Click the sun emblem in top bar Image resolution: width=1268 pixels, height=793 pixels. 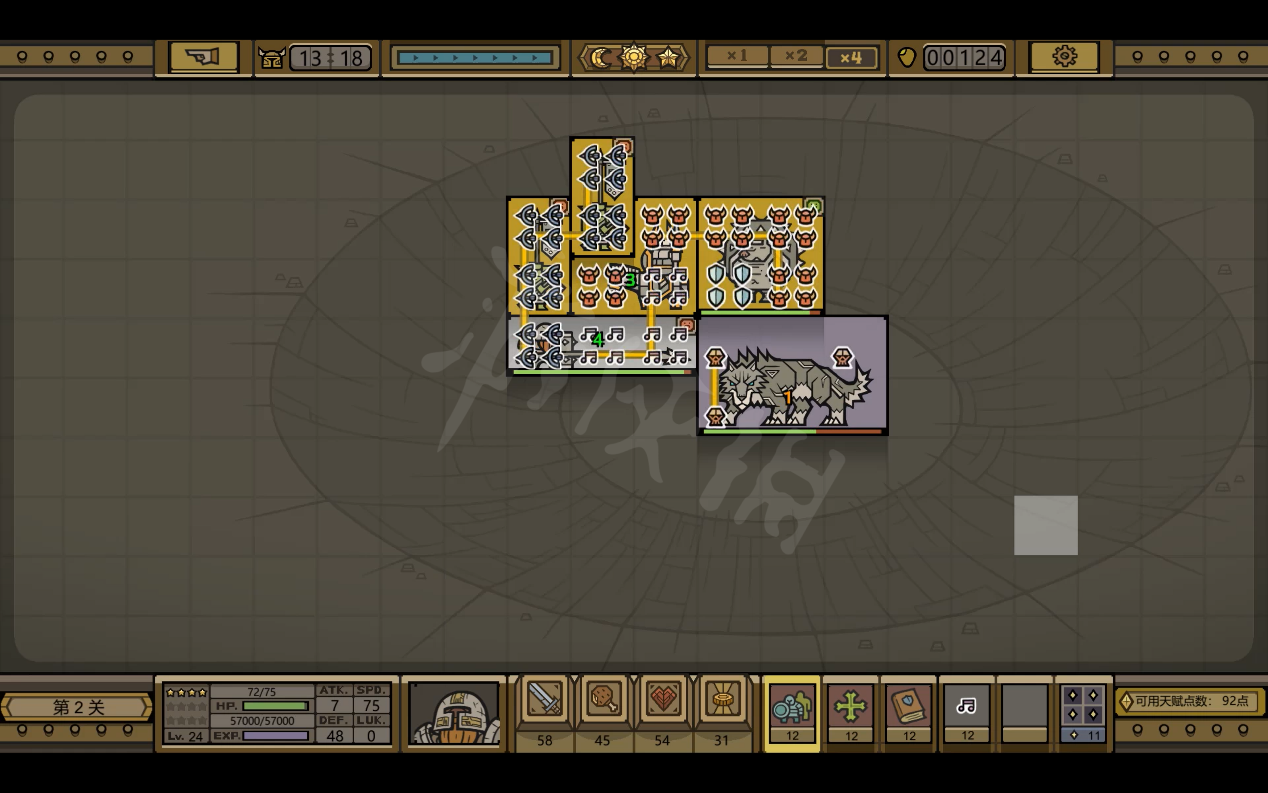[x=634, y=58]
